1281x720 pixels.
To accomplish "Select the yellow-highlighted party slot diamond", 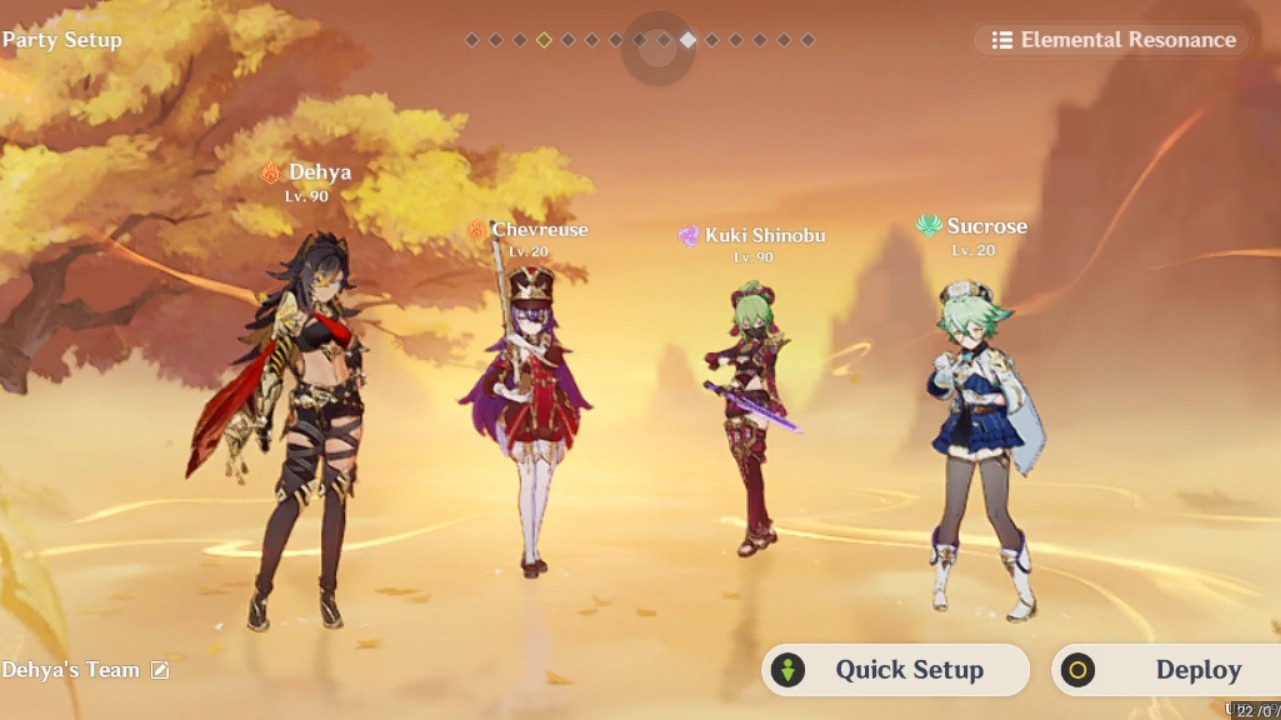I will (x=543, y=41).
